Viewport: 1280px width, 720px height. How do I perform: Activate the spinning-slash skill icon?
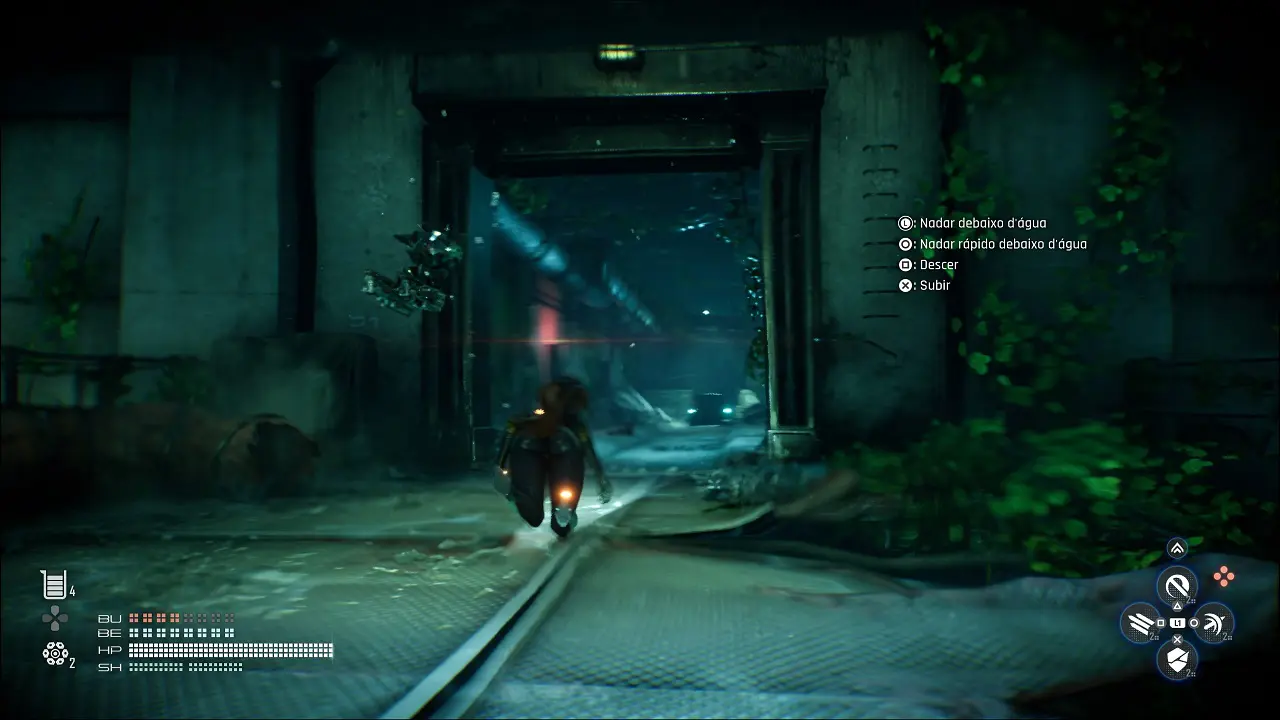[x=1214, y=624]
